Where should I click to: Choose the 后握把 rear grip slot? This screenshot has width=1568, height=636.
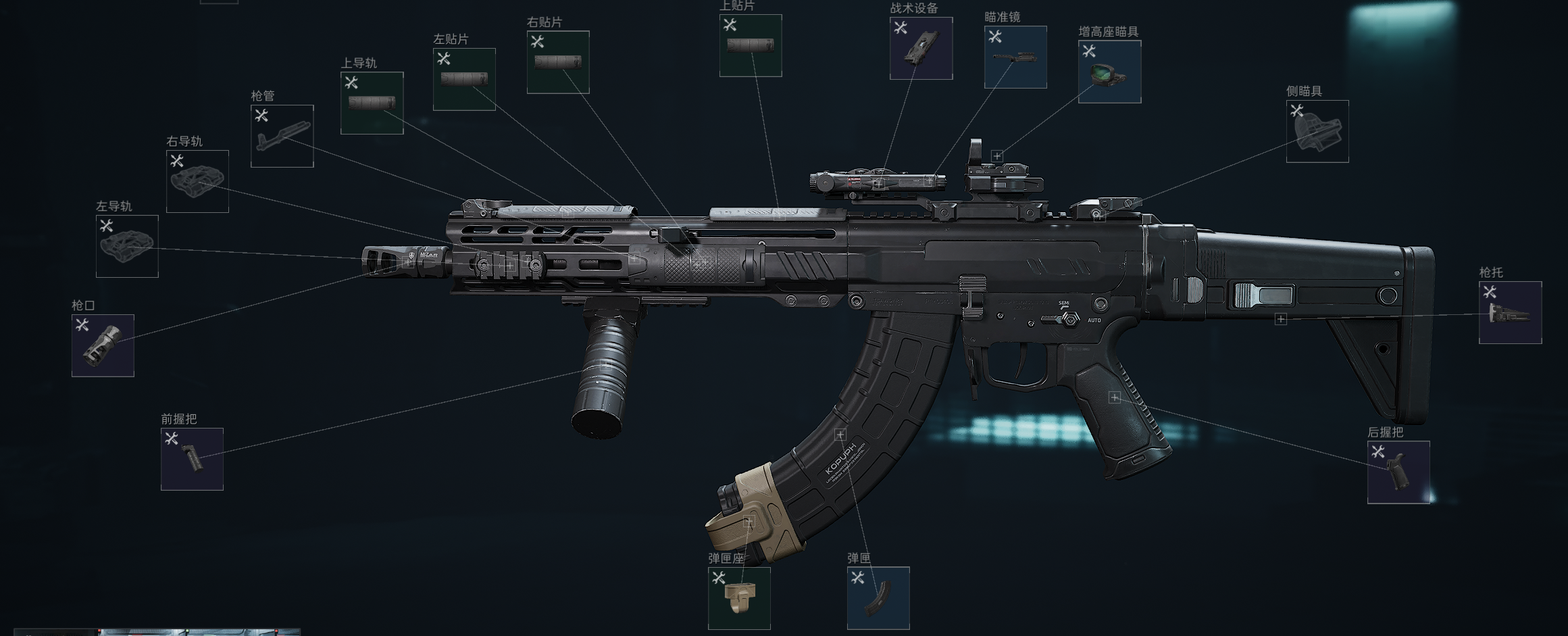(x=1398, y=472)
